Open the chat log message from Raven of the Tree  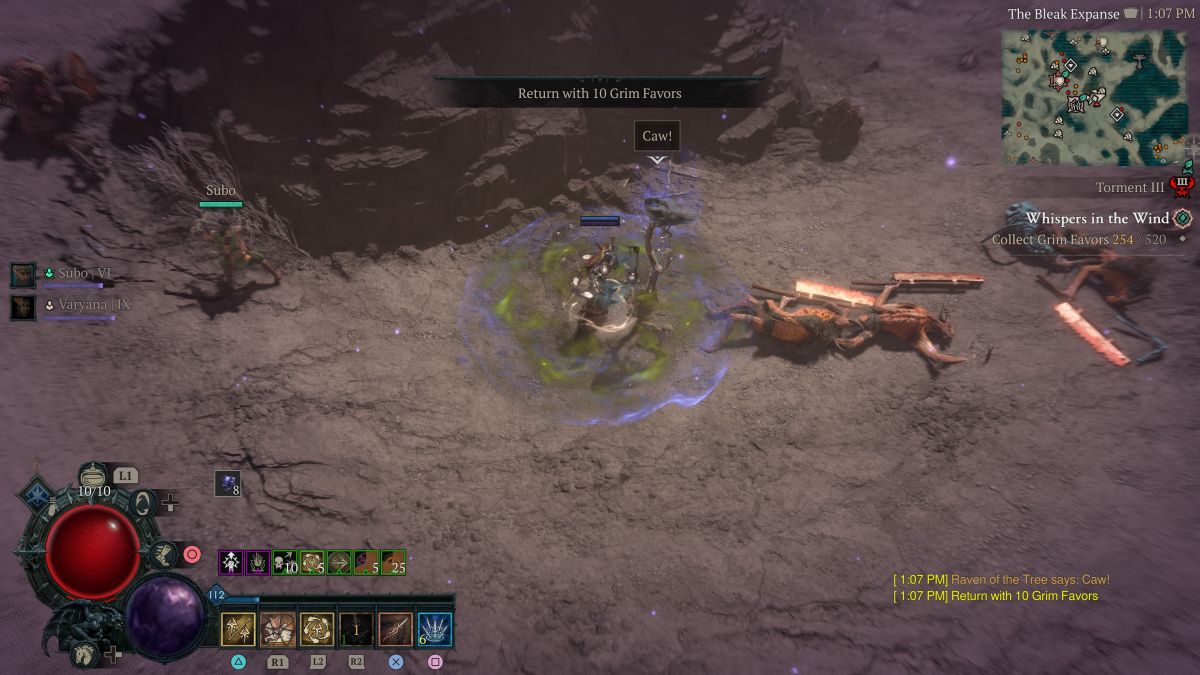(1001, 580)
